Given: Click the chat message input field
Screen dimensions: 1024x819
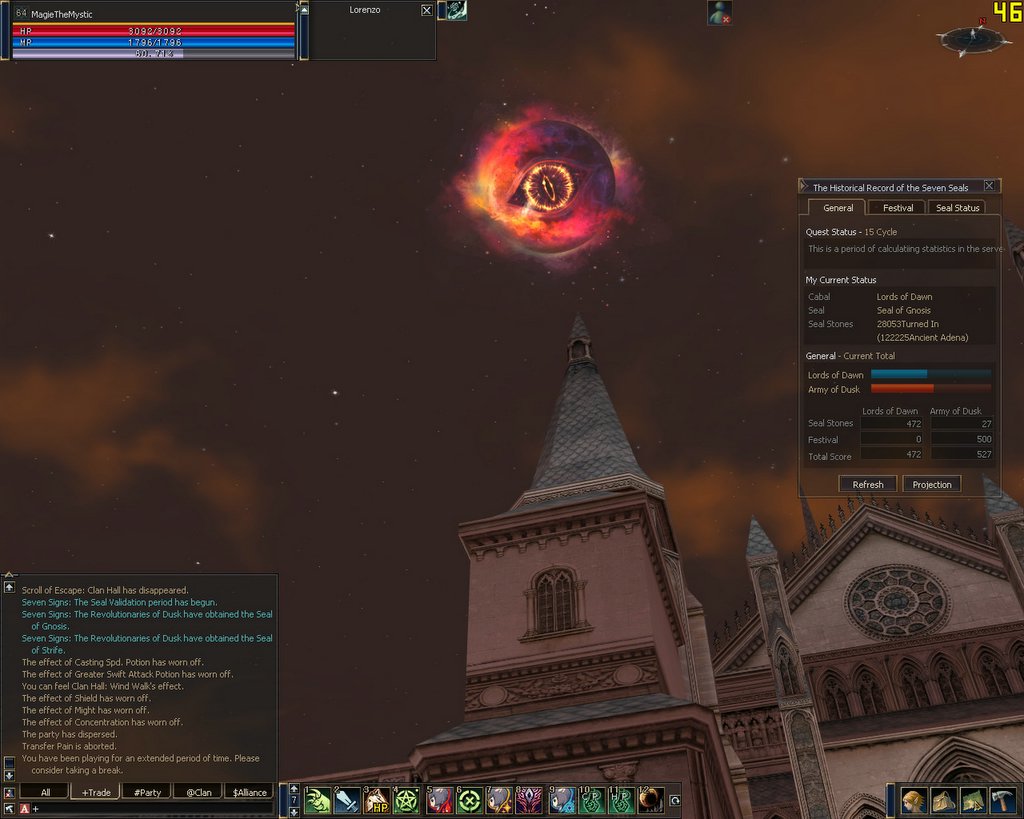Looking at the screenshot, I should [150, 808].
